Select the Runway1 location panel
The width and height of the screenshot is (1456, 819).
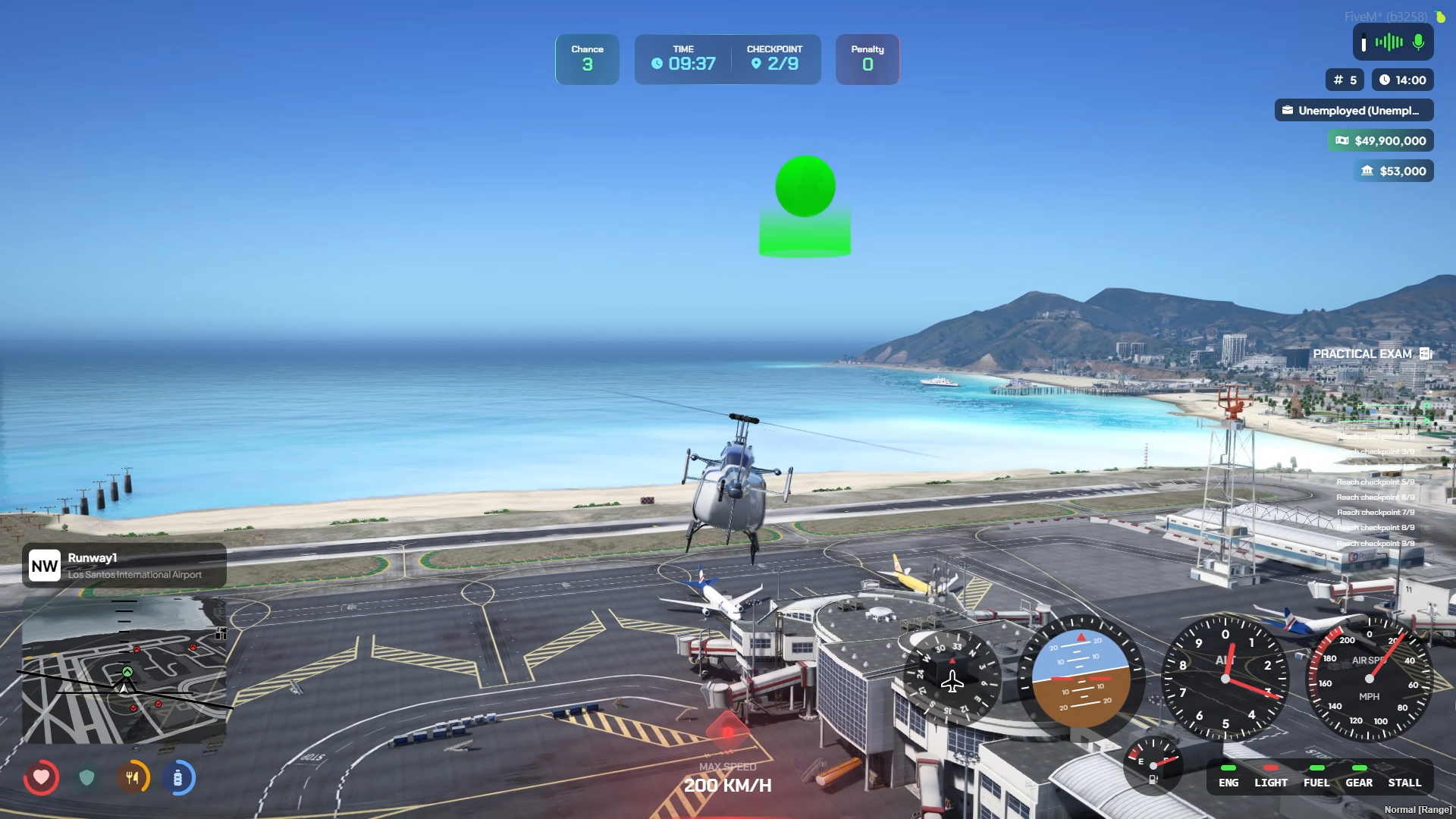(124, 566)
